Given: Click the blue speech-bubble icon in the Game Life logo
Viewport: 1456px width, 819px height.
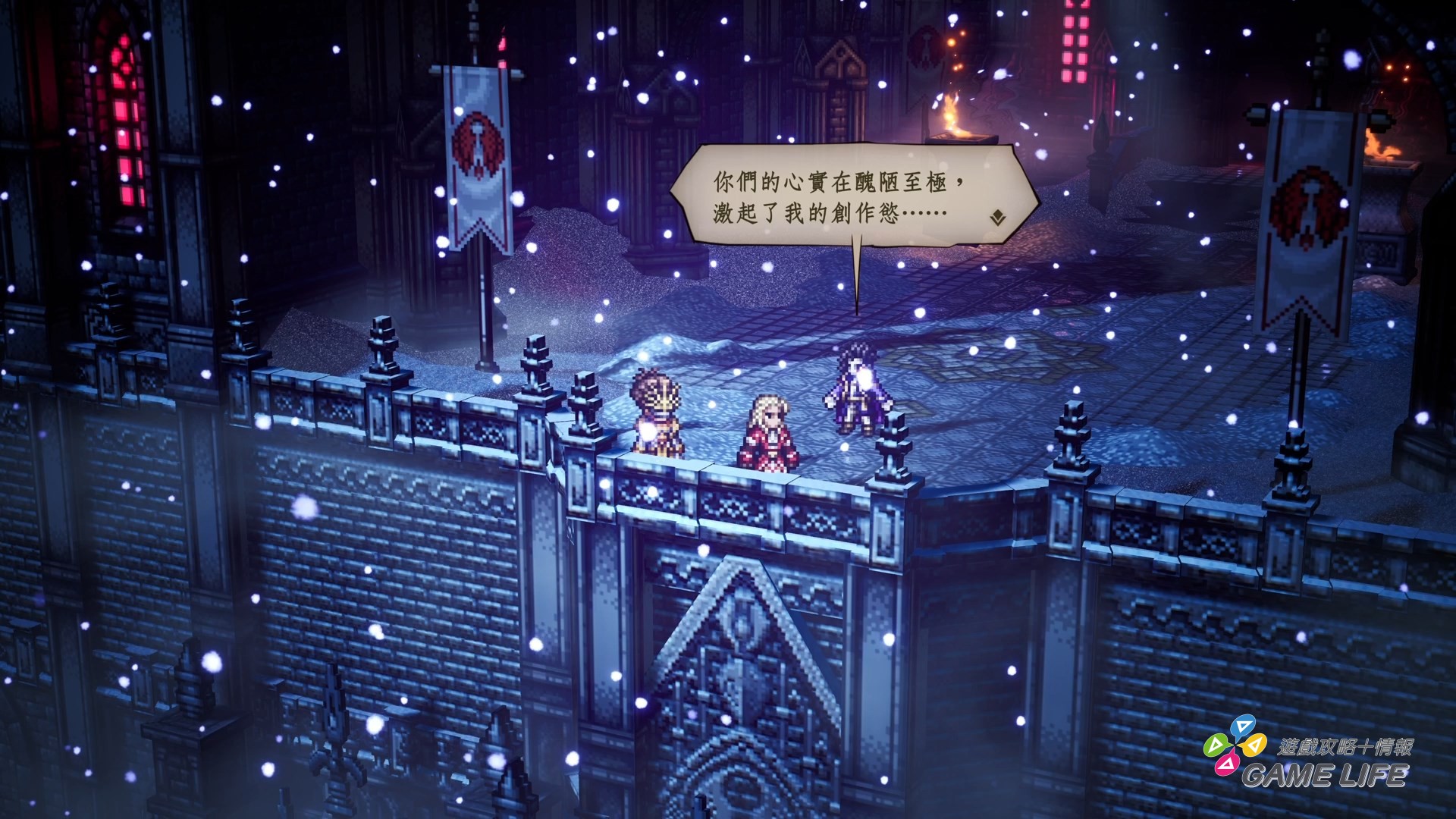Looking at the screenshot, I should click(x=1243, y=726).
